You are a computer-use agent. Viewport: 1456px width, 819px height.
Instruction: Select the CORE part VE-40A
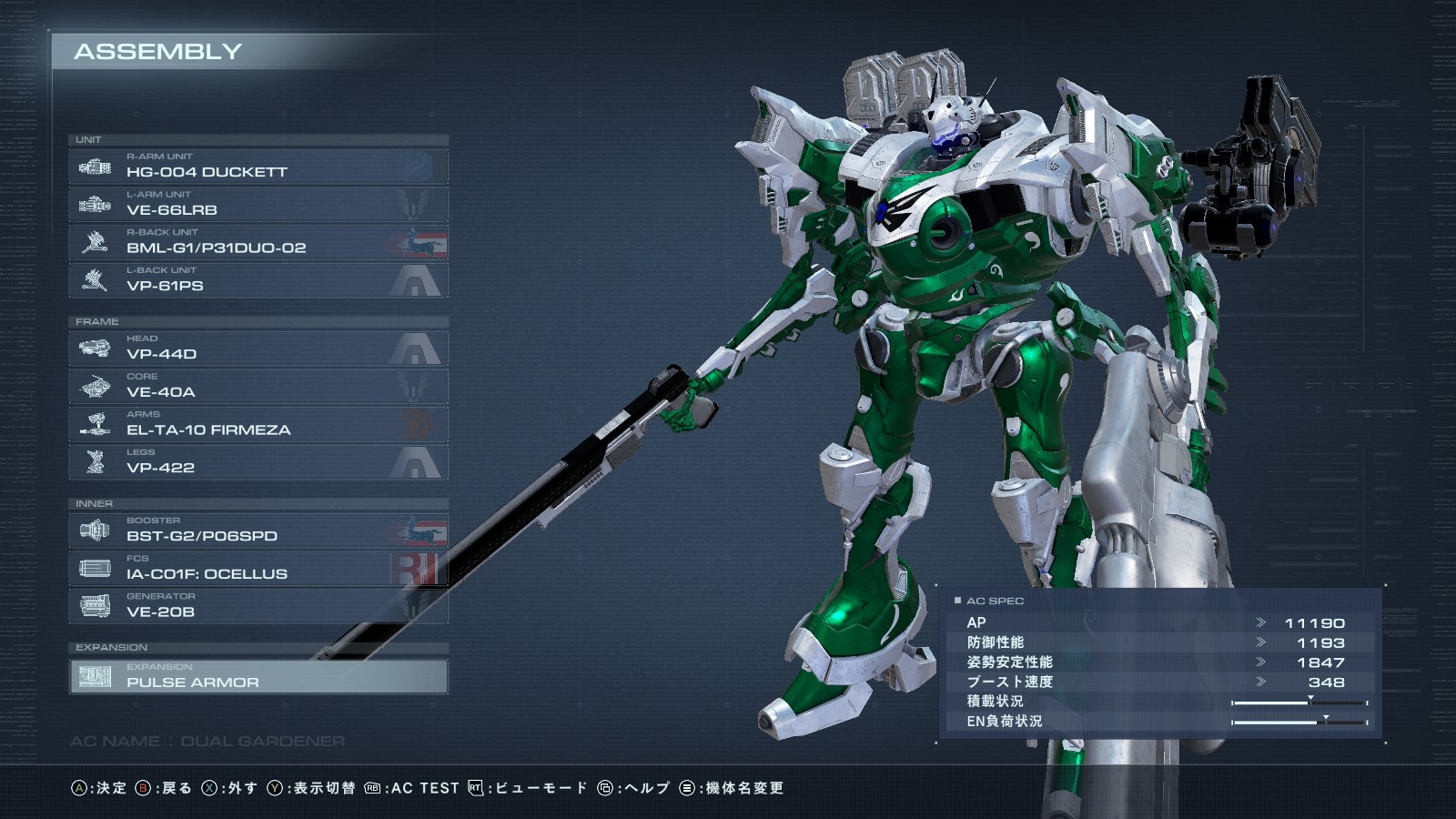tap(258, 387)
